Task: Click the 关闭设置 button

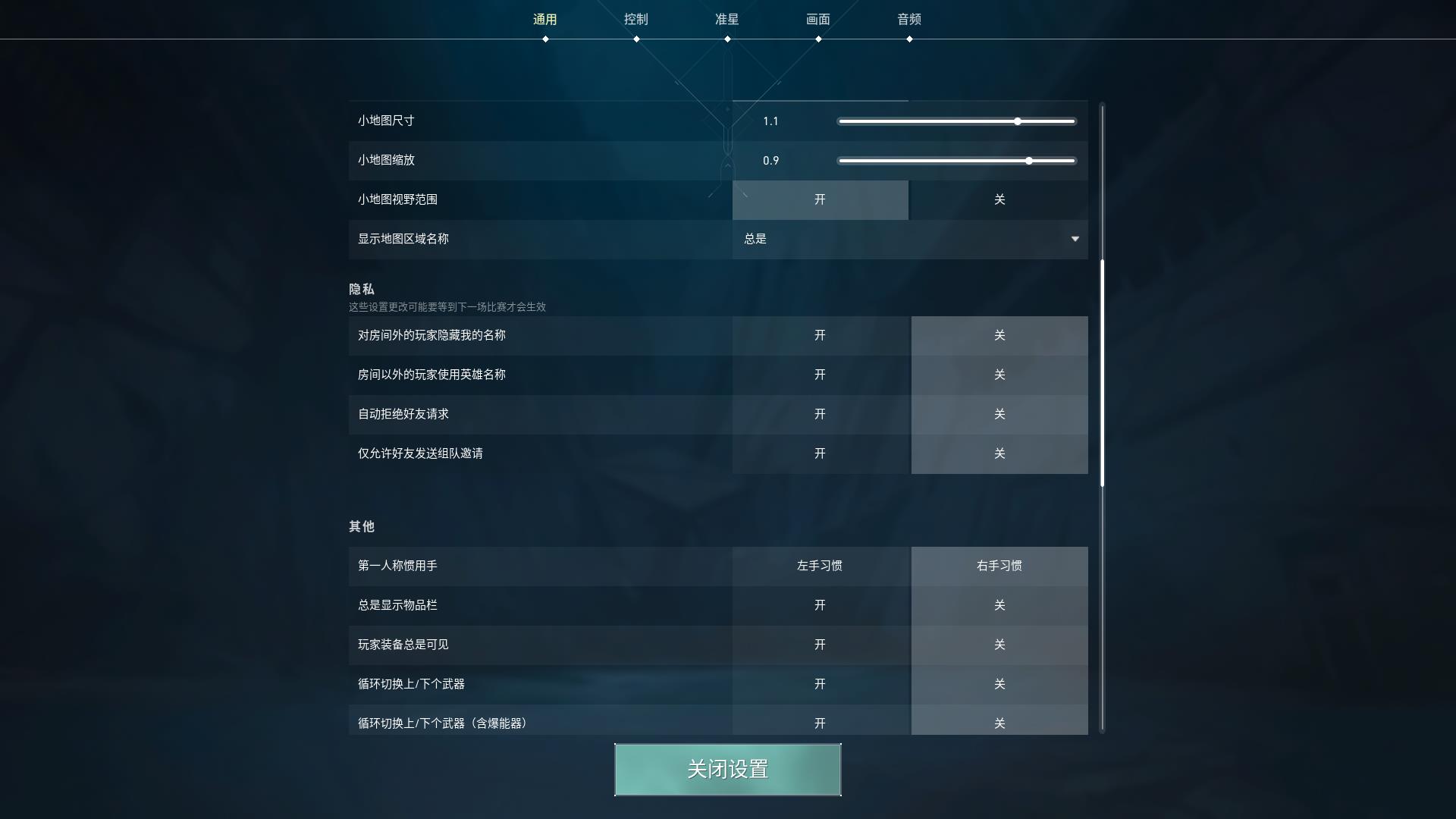Action: [x=727, y=770]
